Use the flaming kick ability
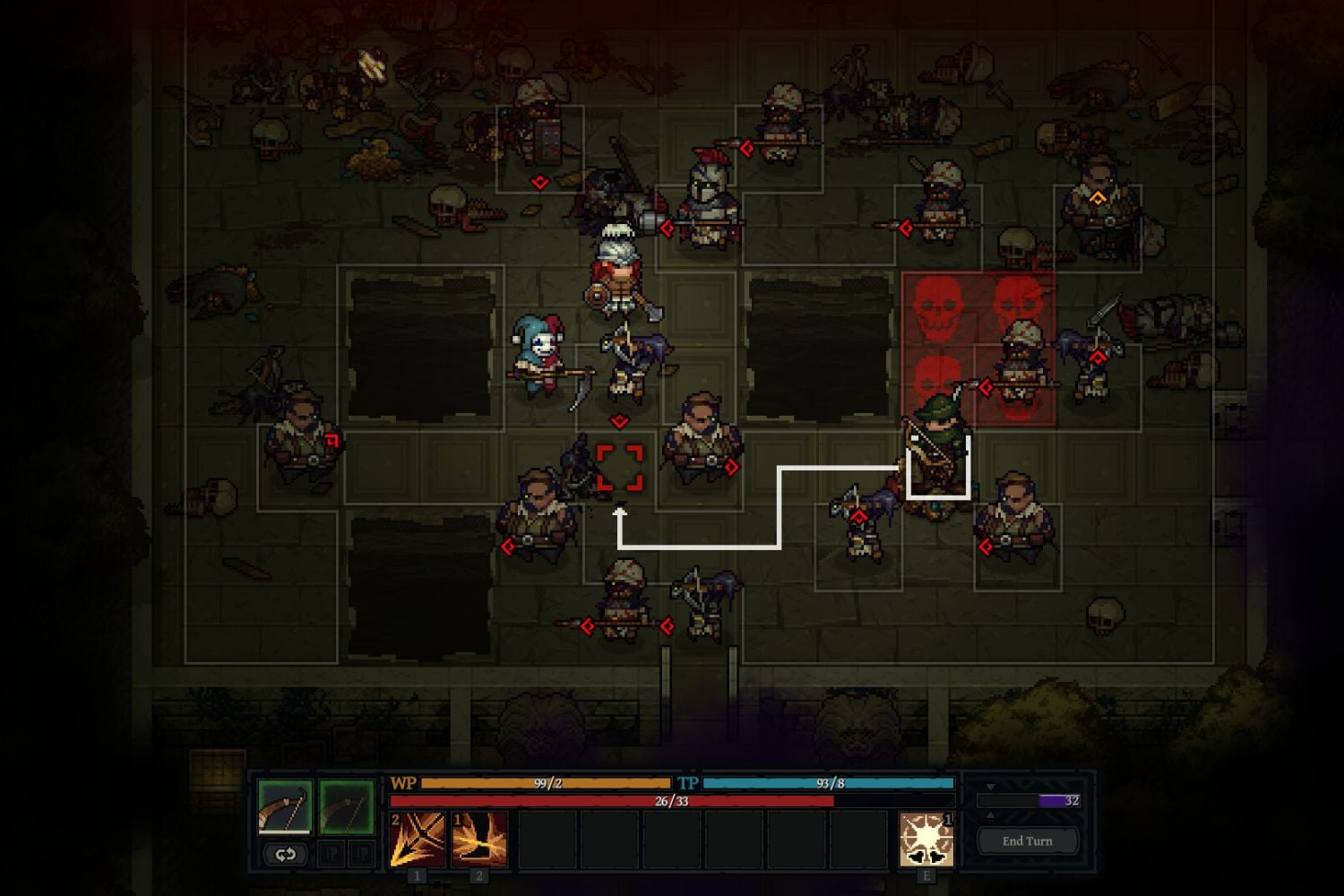The width and height of the screenshot is (1344, 896). (x=479, y=839)
